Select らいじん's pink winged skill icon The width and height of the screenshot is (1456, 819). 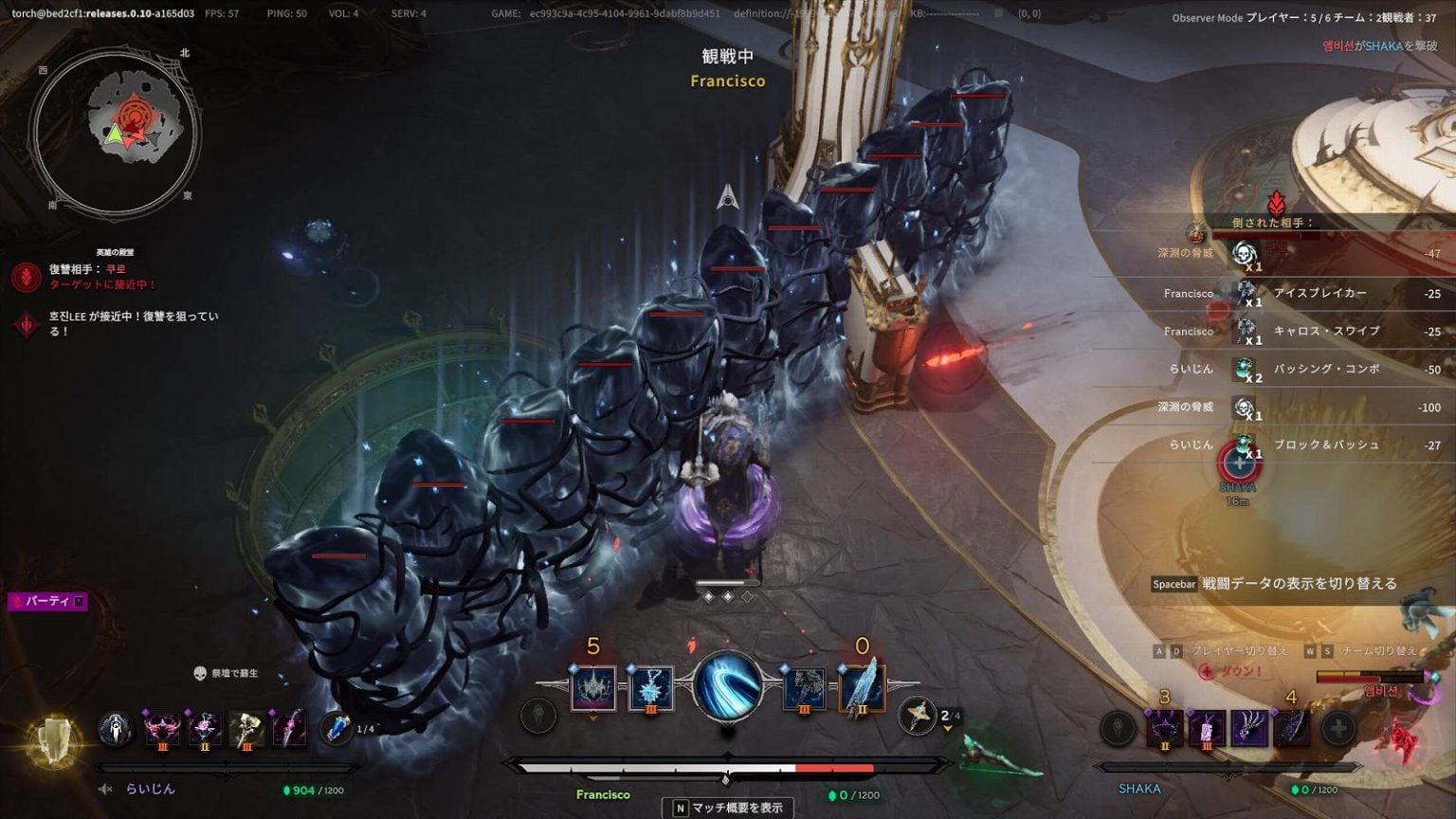point(162,729)
